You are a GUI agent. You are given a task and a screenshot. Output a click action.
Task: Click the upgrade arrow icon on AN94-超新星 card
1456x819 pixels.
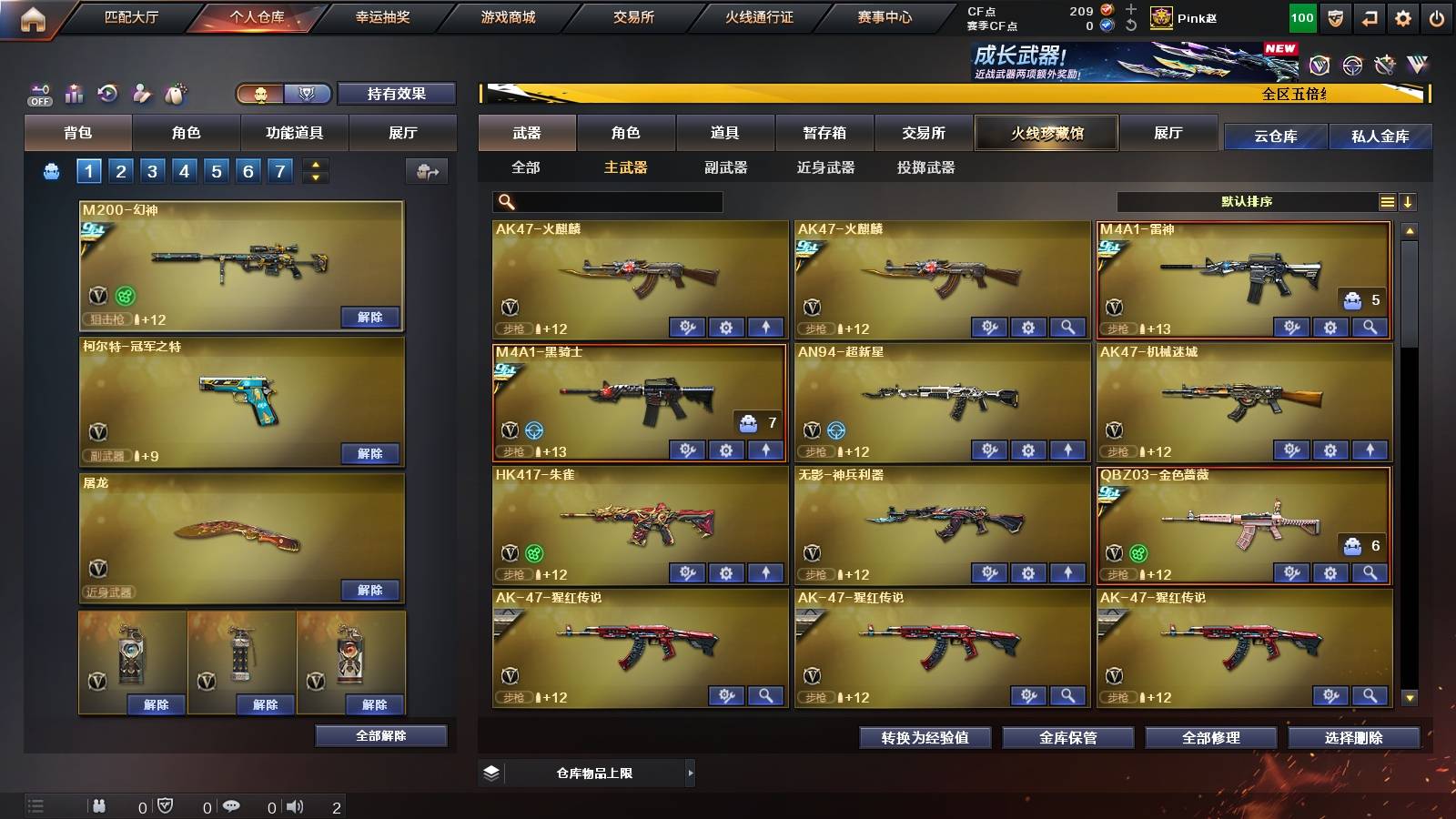[x=1066, y=450]
